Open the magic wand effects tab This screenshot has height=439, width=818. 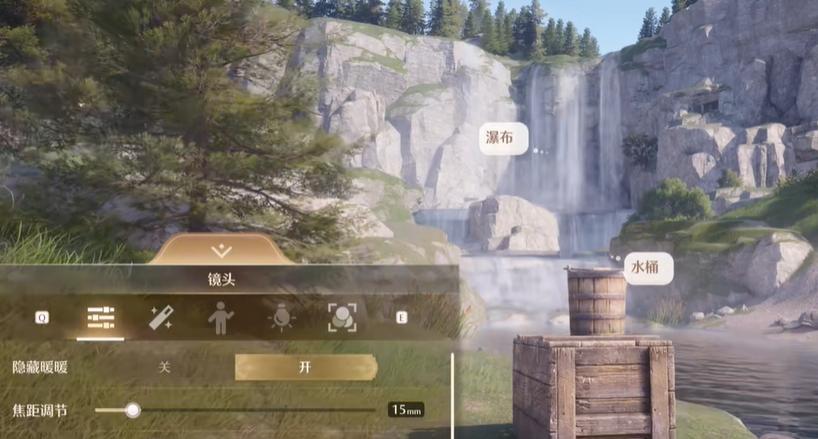pyautogui.click(x=161, y=318)
